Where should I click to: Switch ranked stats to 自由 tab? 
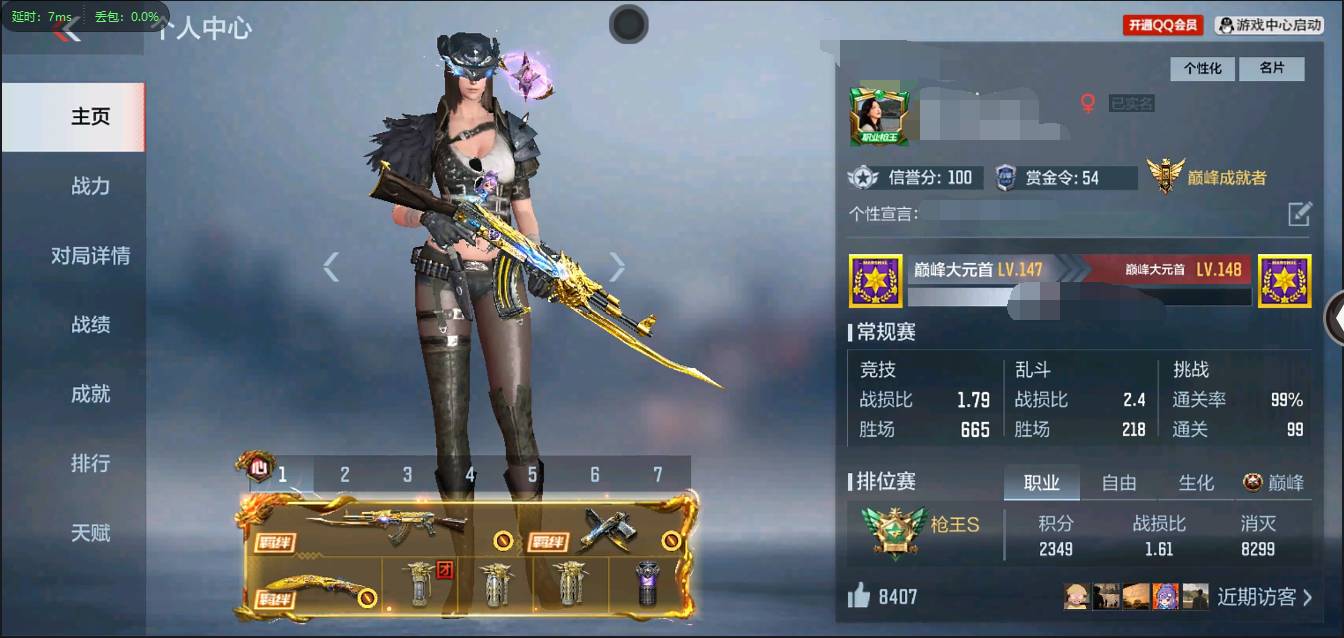coord(1118,483)
